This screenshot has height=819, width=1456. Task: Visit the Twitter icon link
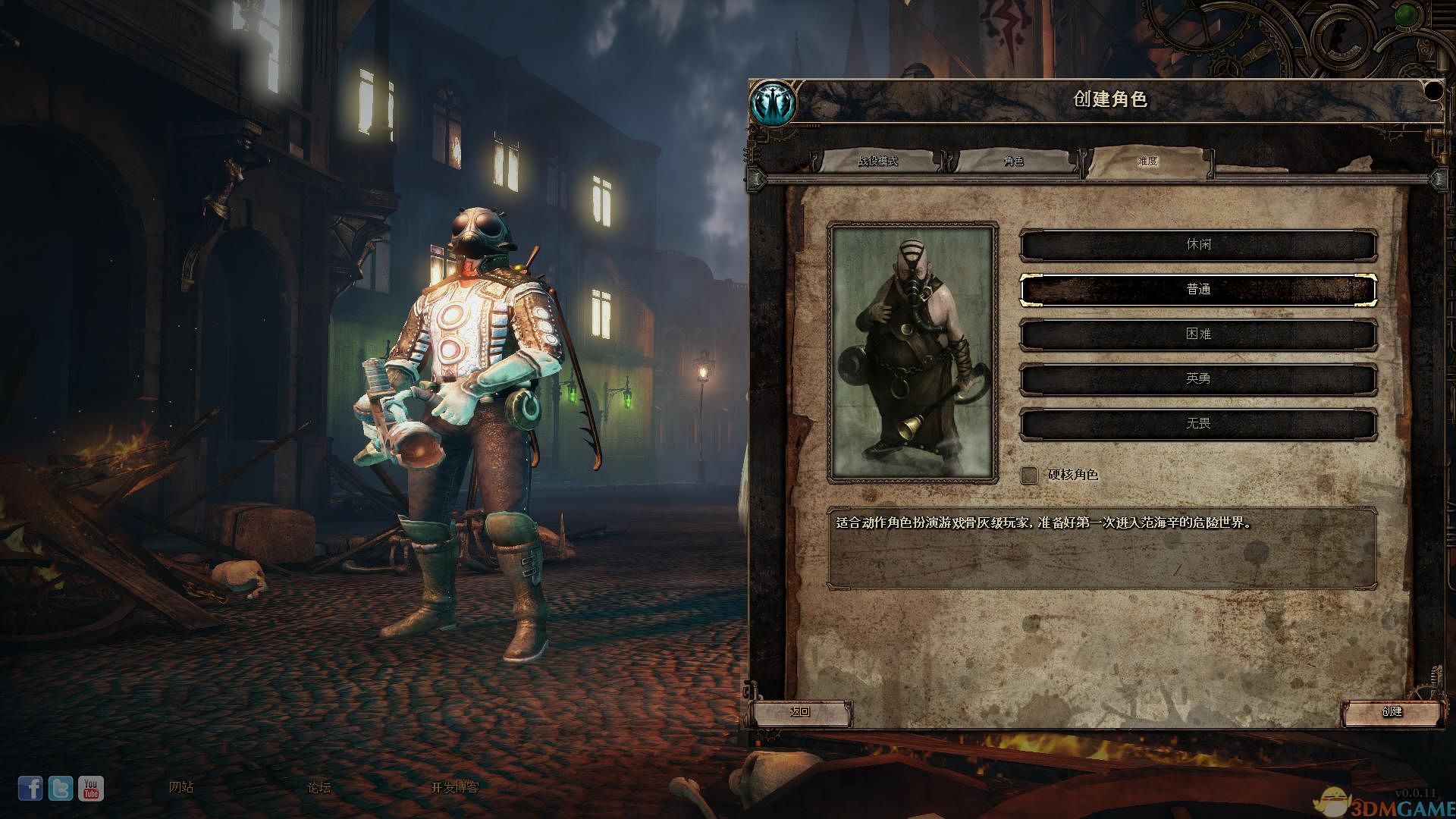pyautogui.click(x=61, y=789)
